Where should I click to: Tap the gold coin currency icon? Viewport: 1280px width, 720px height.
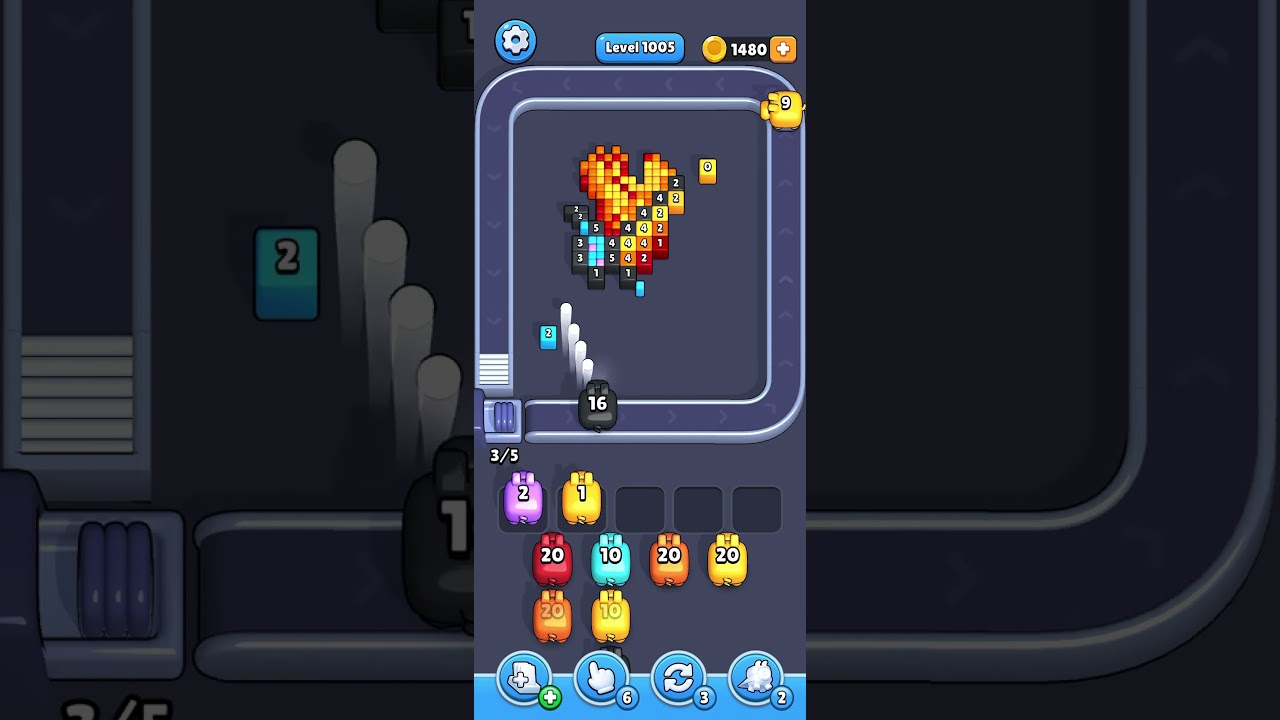[714, 48]
